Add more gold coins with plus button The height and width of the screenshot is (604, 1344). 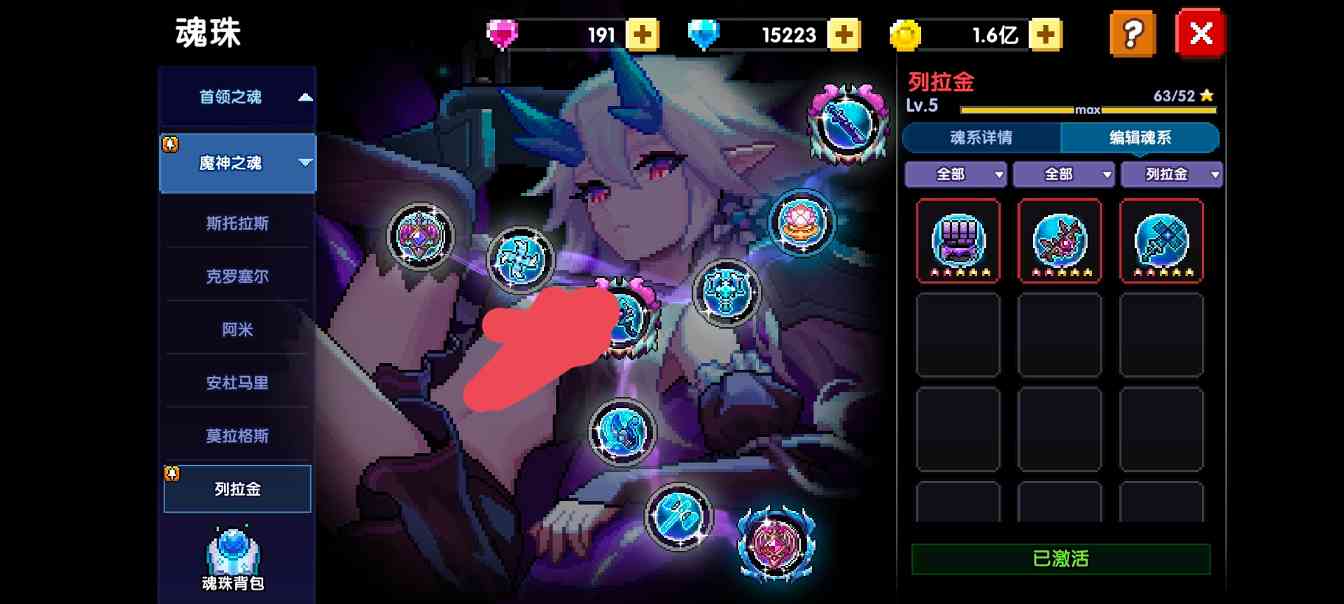[1045, 35]
